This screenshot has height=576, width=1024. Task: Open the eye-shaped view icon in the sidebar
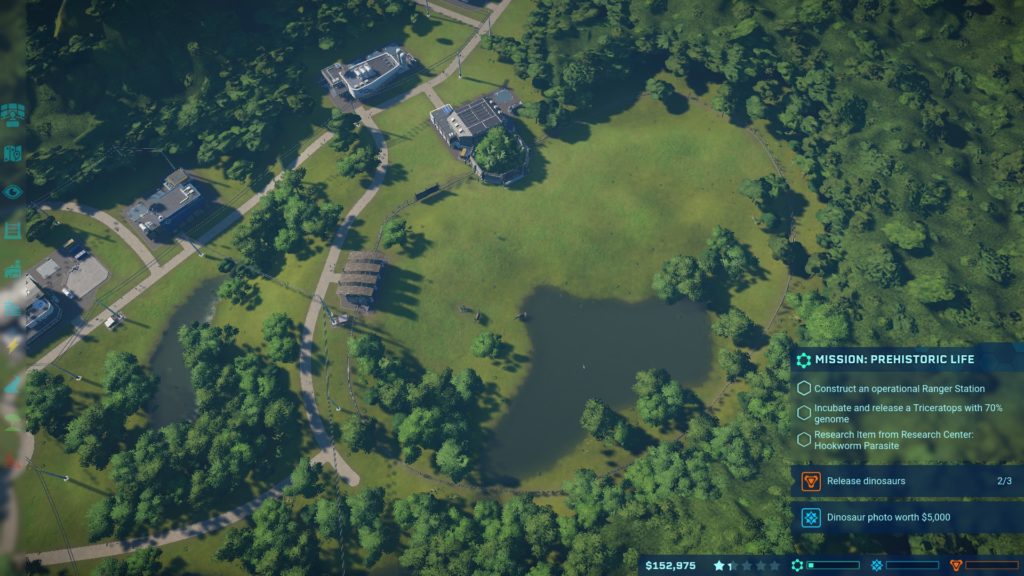click(x=12, y=191)
